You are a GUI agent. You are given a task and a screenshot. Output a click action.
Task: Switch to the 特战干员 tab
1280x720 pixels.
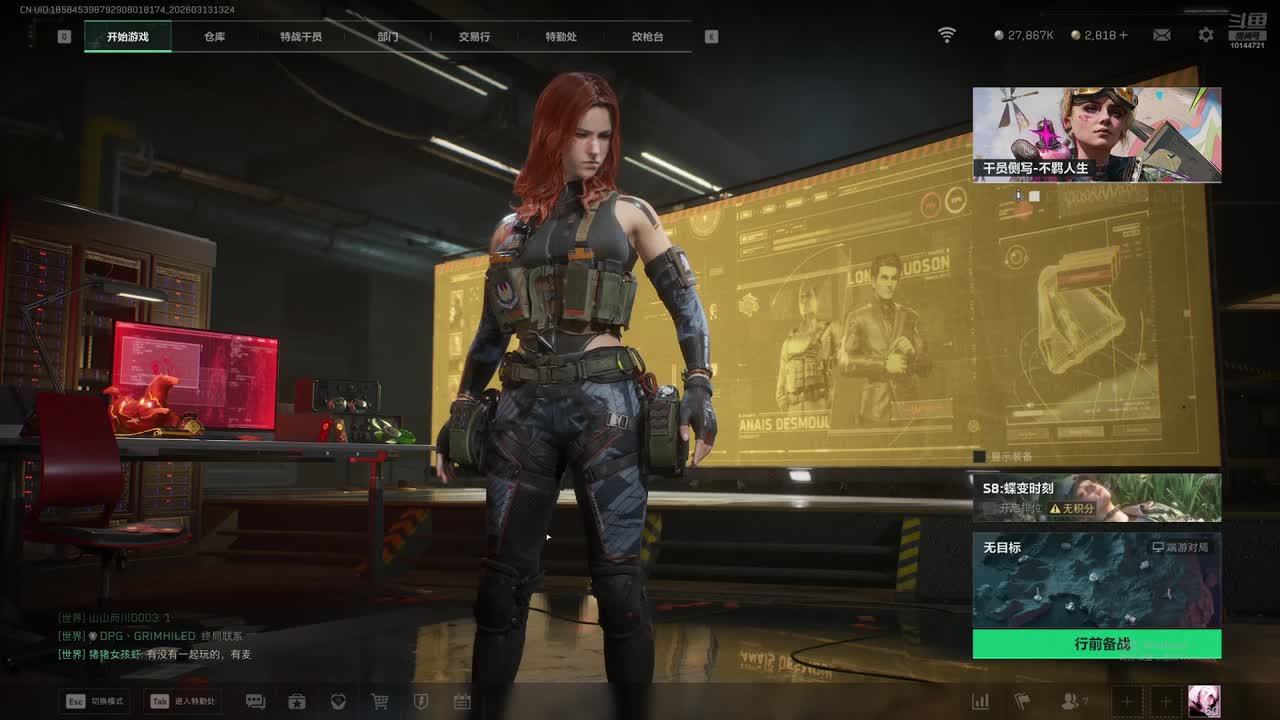pyautogui.click(x=301, y=37)
